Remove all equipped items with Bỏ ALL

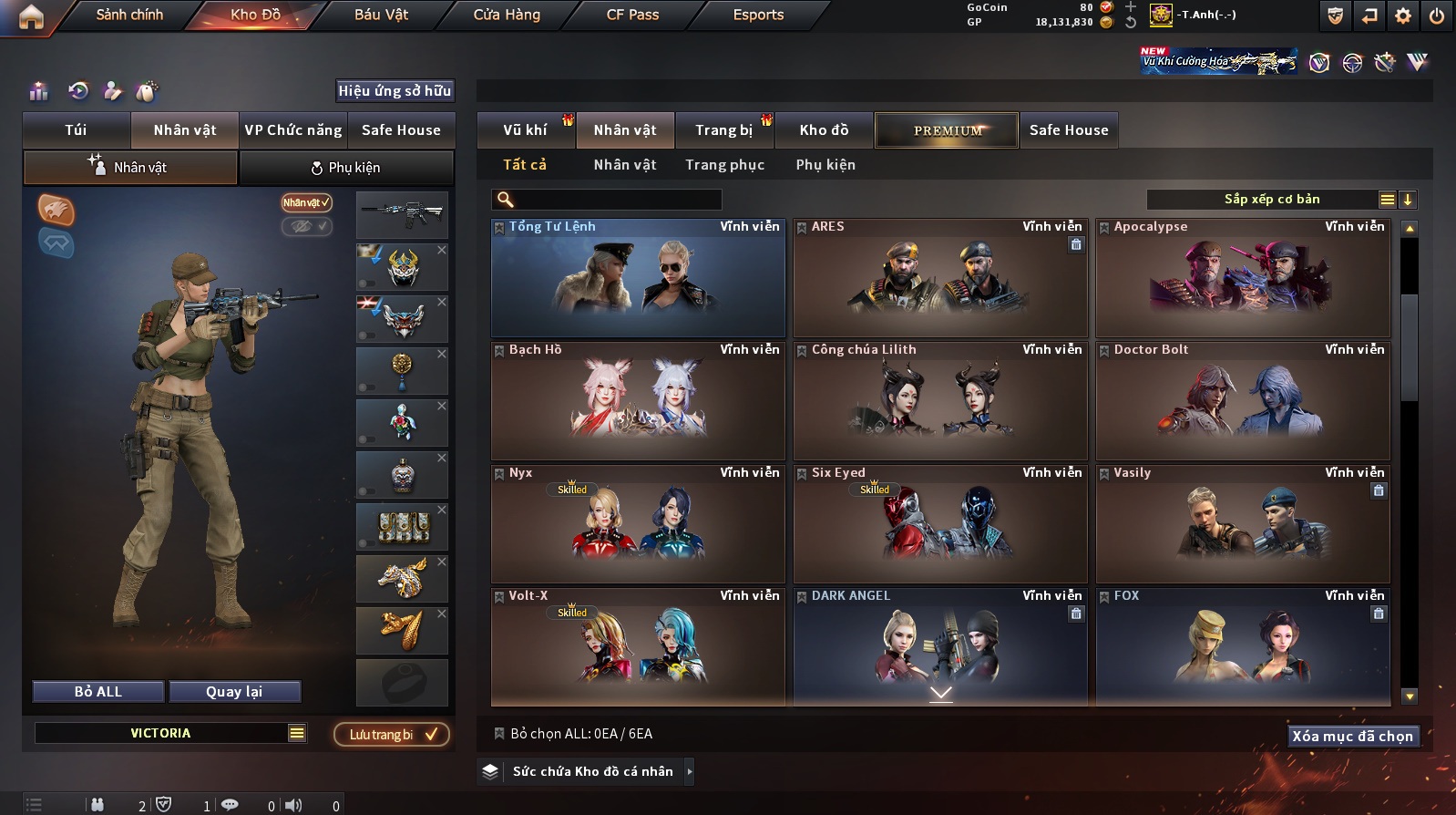click(x=98, y=692)
